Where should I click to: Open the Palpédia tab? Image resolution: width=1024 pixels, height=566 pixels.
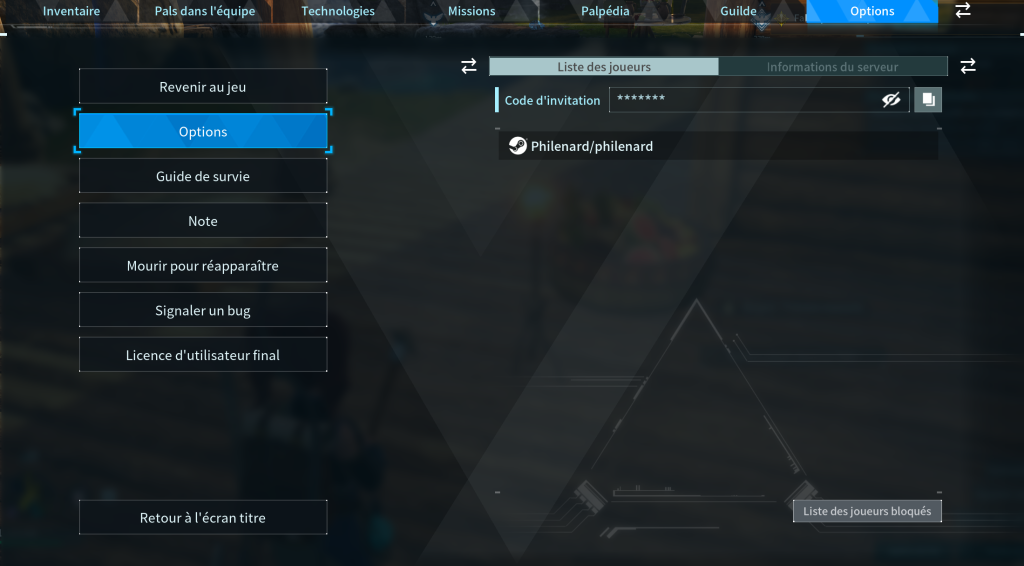[x=606, y=12]
